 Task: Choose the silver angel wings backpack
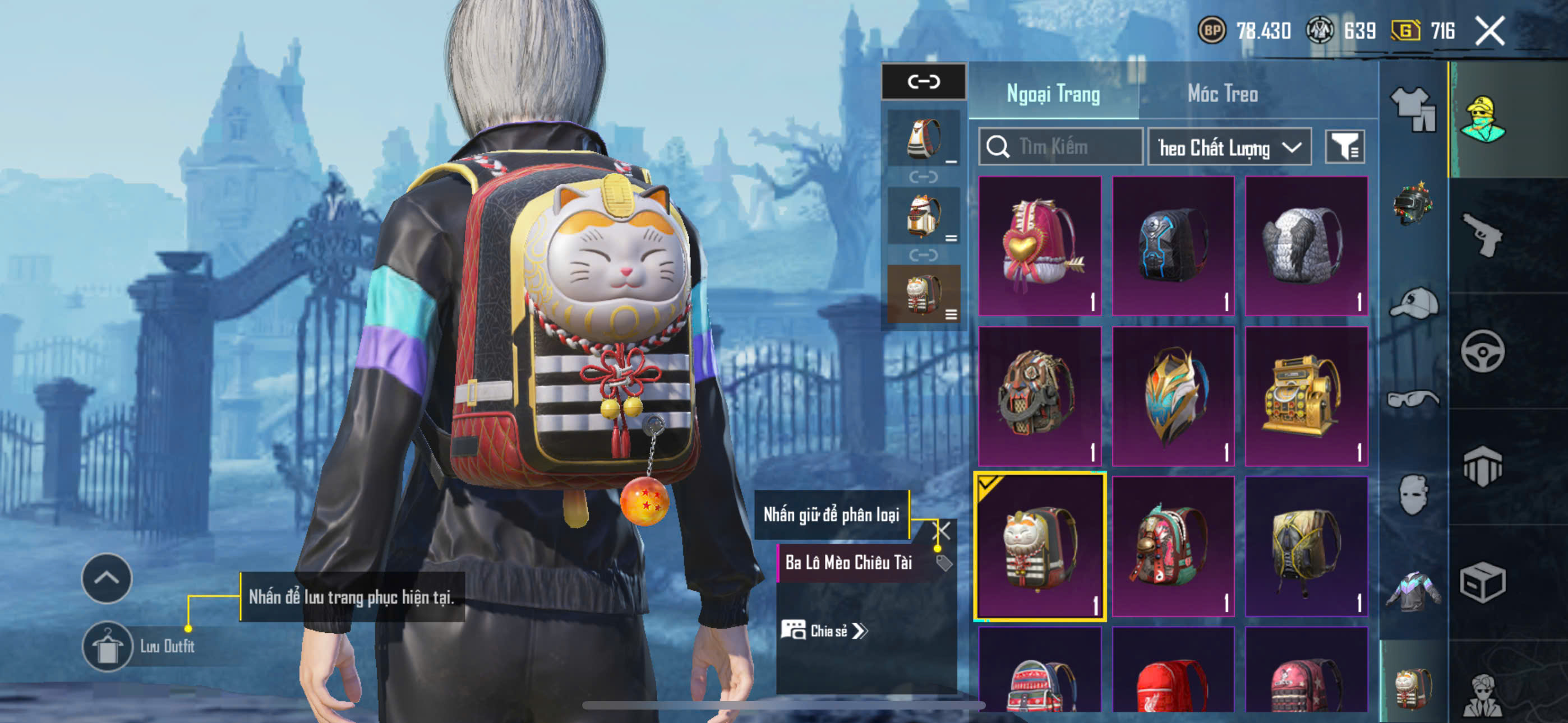click(x=1306, y=246)
